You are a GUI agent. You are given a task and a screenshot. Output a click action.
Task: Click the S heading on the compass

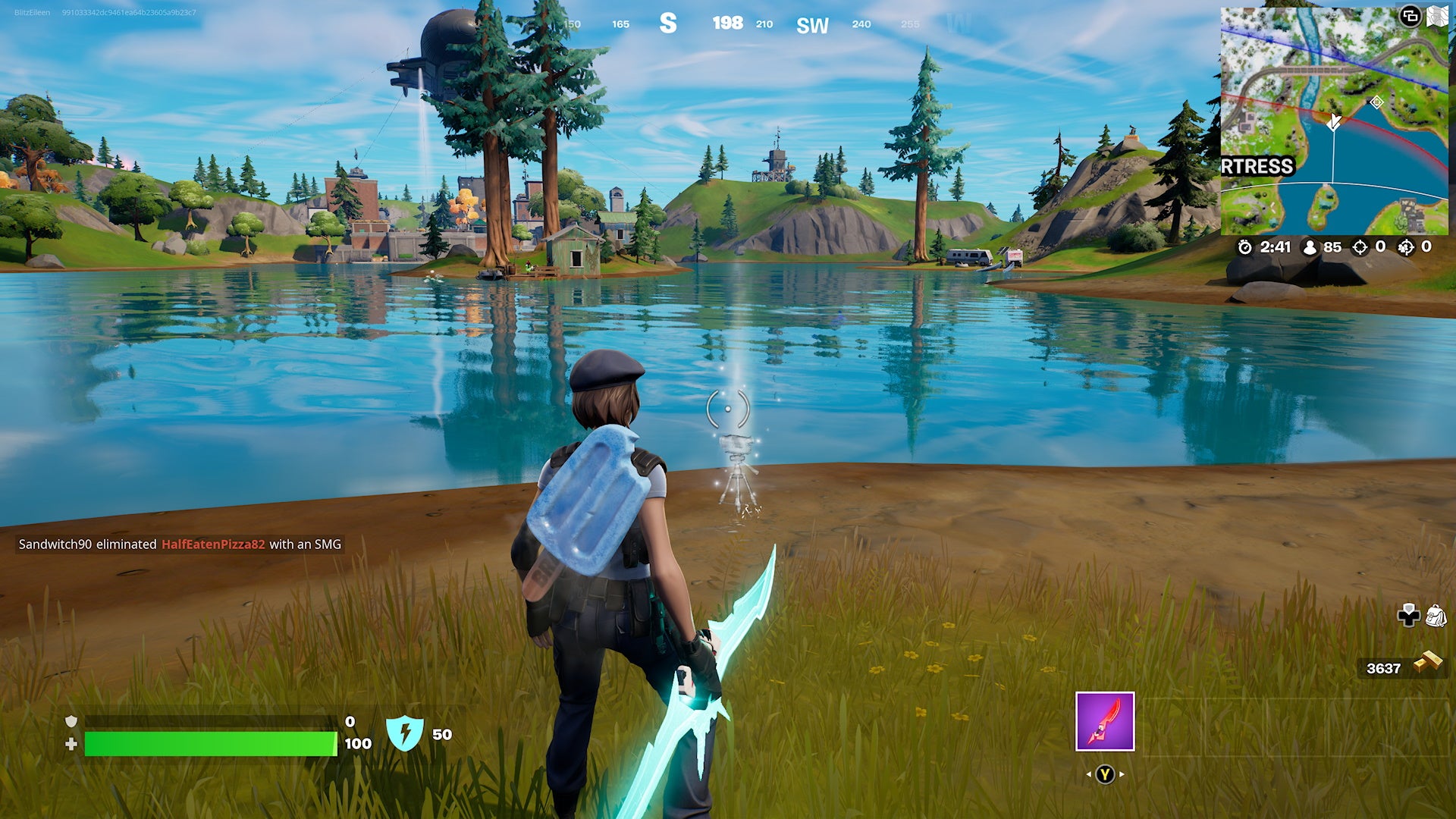(669, 24)
